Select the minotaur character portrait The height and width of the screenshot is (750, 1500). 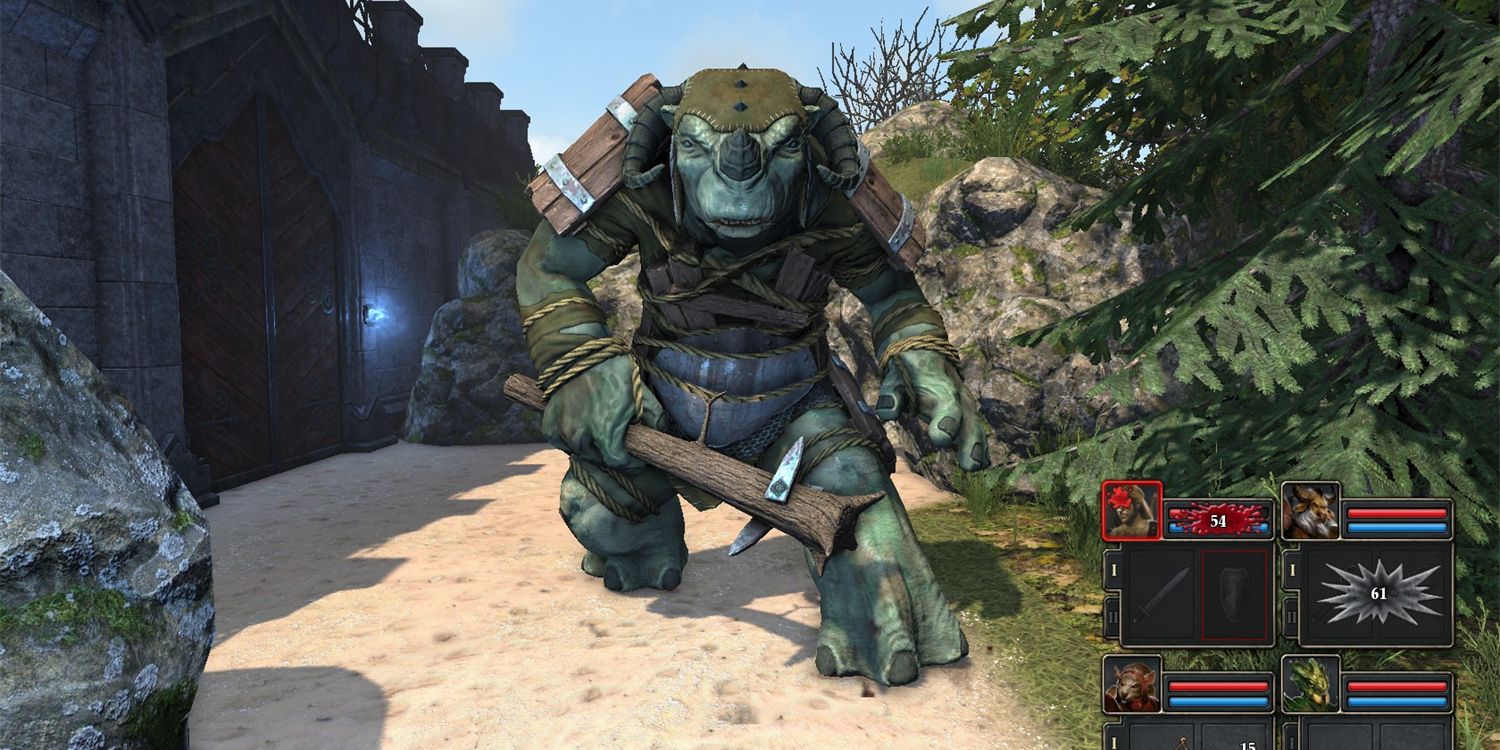point(1312,511)
